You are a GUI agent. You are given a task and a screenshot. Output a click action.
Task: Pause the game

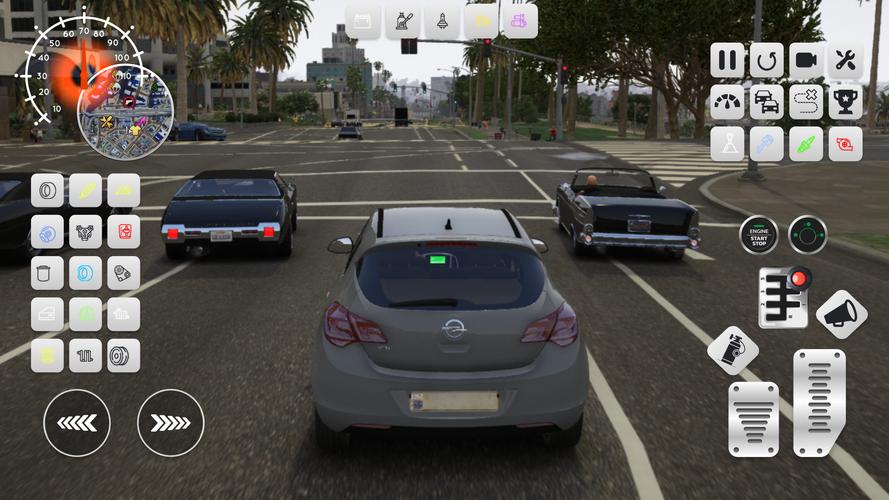[x=728, y=60]
